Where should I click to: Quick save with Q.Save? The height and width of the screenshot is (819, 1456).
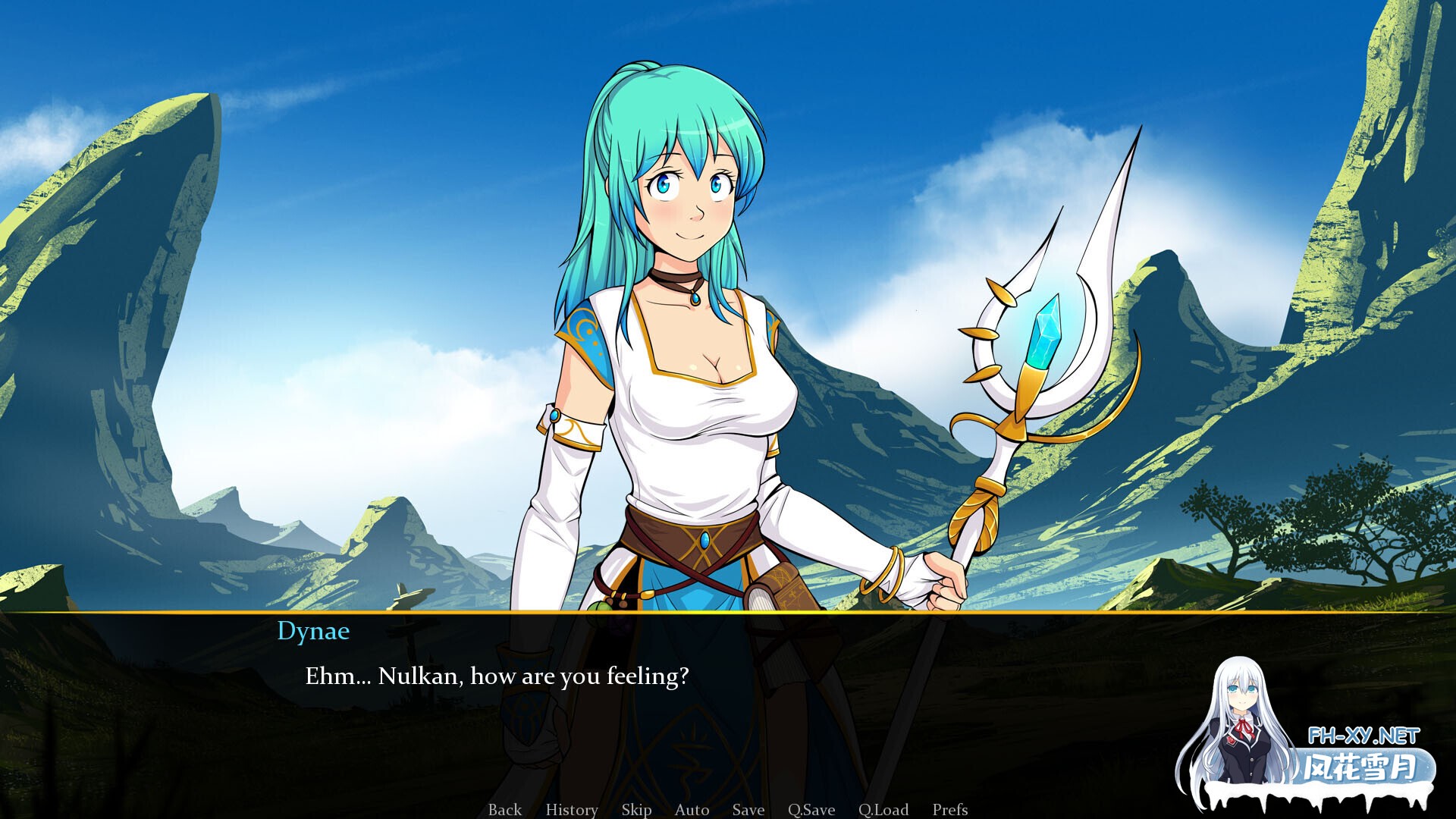[811, 809]
